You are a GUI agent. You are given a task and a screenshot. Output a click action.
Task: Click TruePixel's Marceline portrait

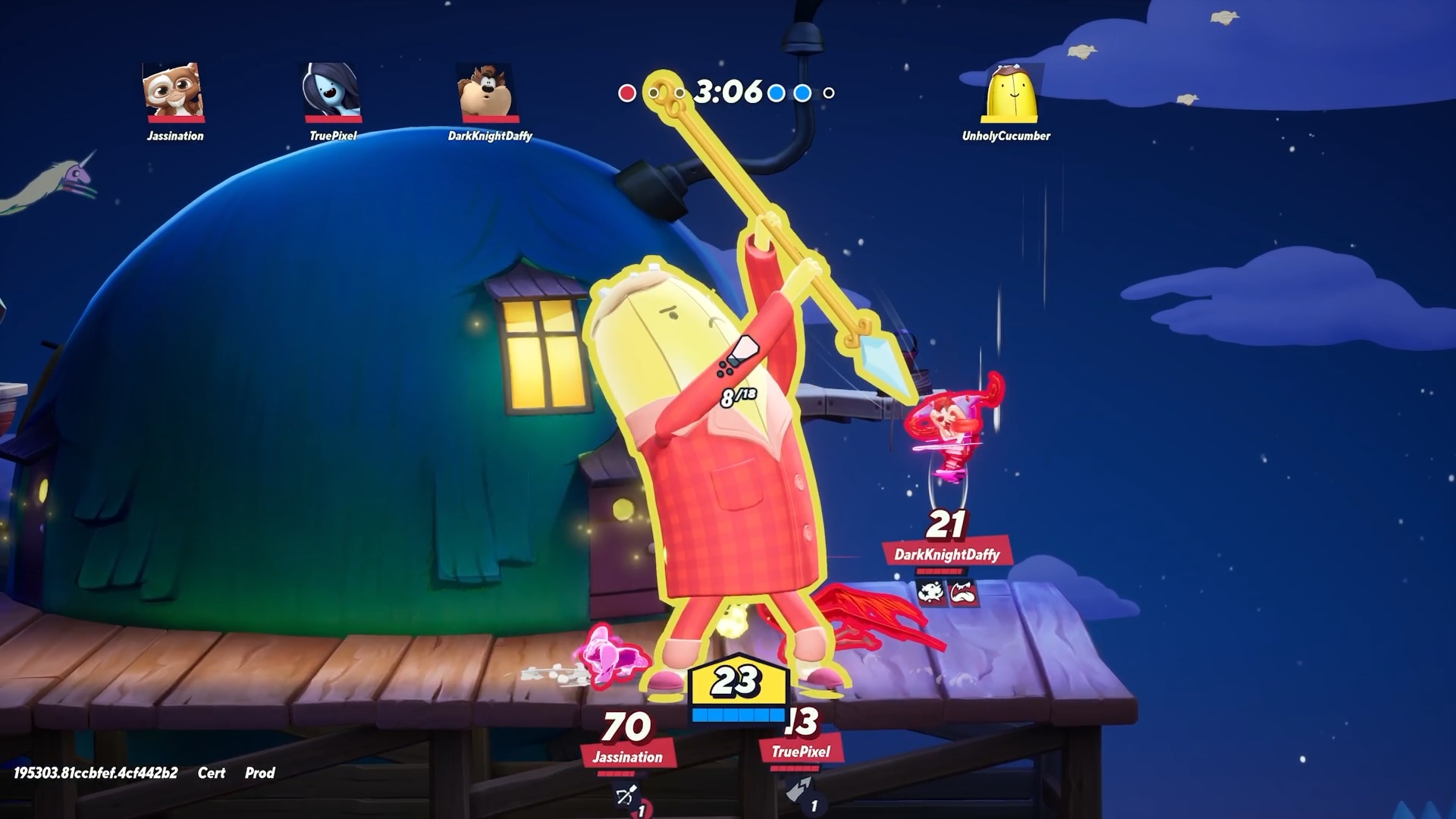coord(330,93)
